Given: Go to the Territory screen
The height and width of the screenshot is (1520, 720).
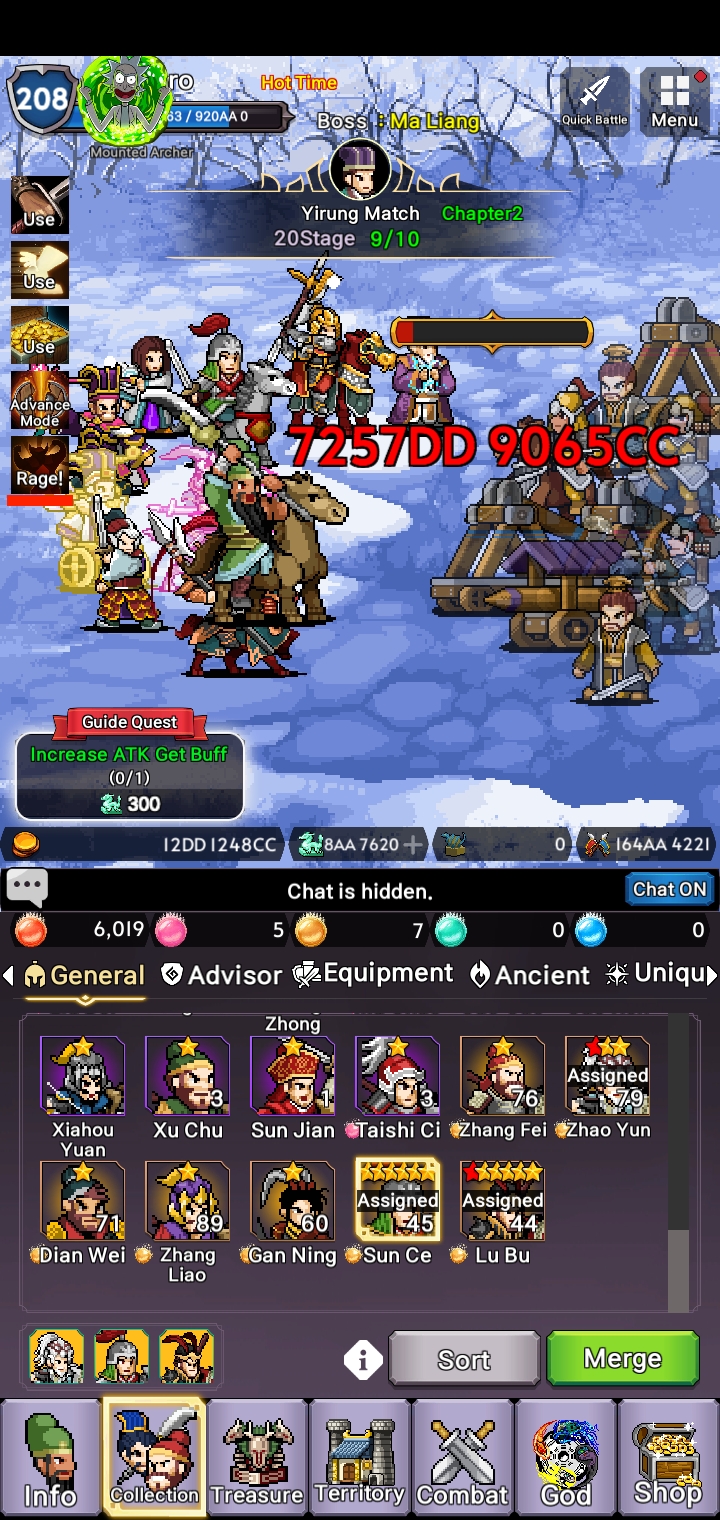Looking at the screenshot, I should (360, 1456).
